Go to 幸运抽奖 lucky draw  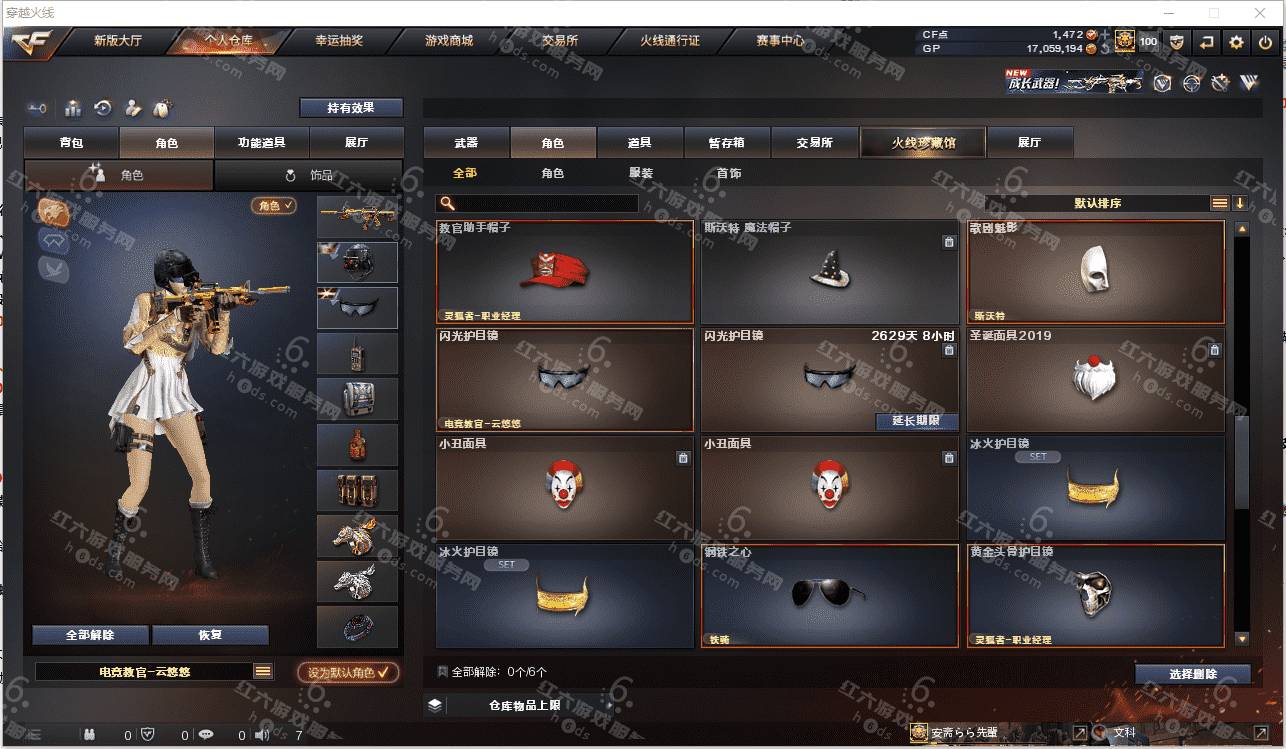(339, 41)
